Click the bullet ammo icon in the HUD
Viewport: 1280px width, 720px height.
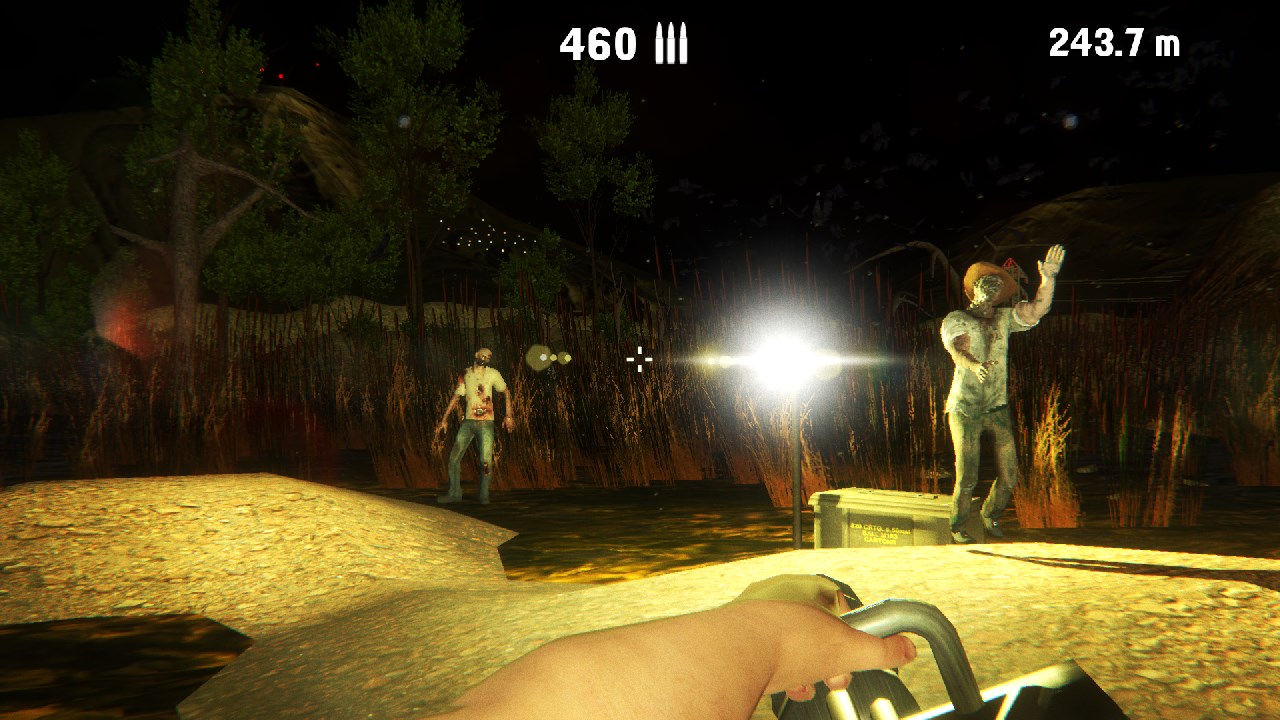click(670, 43)
